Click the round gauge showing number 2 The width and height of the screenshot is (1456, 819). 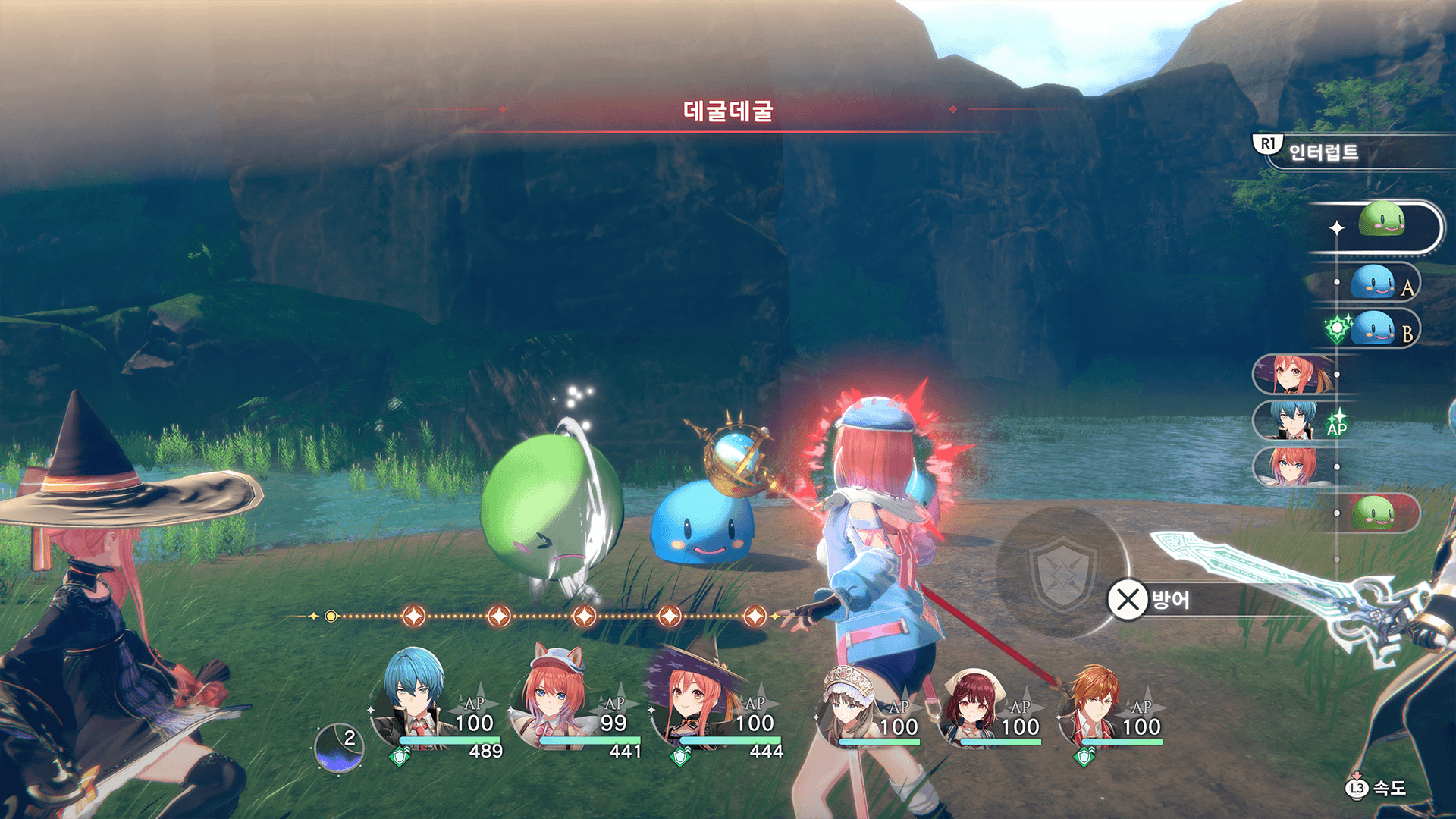pyautogui.click(x=339, y=747)
